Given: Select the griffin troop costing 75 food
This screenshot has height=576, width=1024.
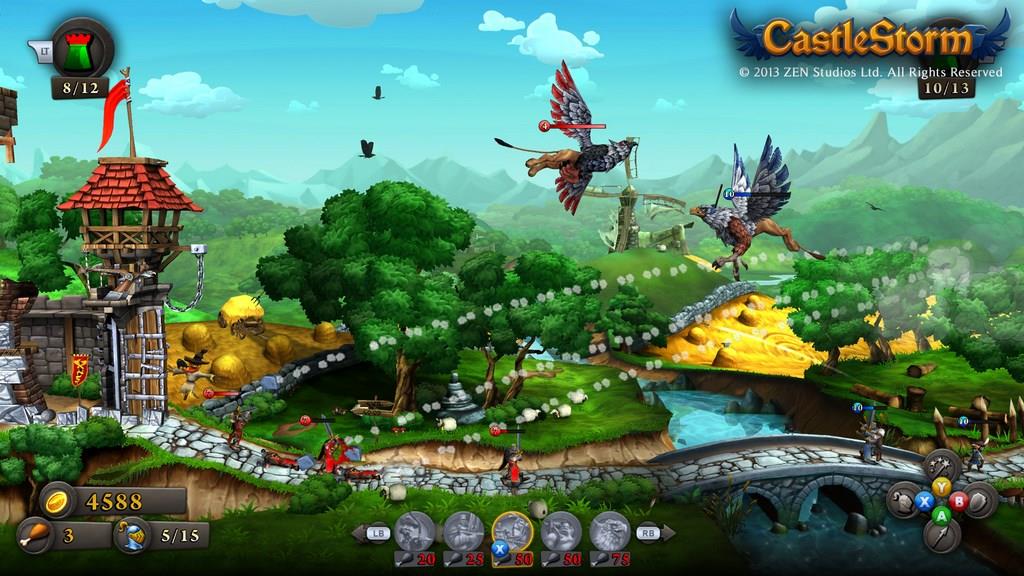Looking at the screenshot, I should [x=609, y=531].
